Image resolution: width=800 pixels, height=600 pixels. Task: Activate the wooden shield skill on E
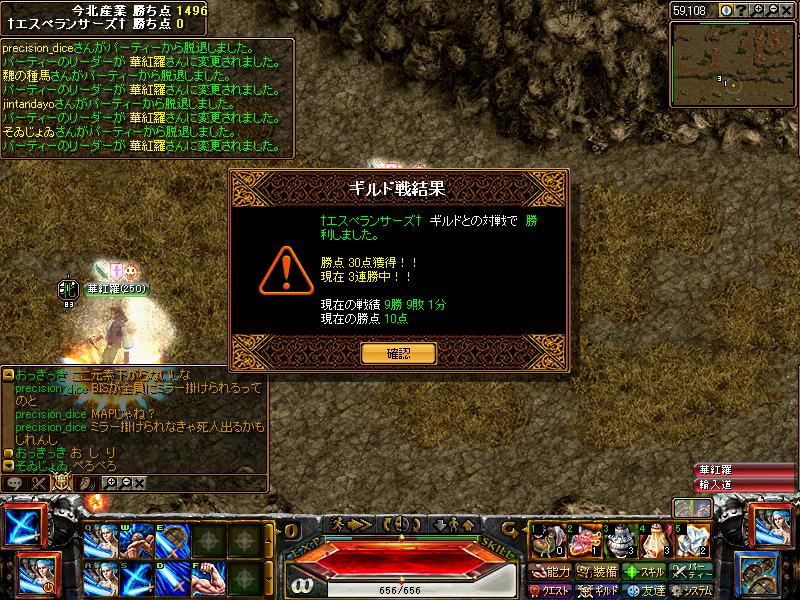click(x=171, y=541)
